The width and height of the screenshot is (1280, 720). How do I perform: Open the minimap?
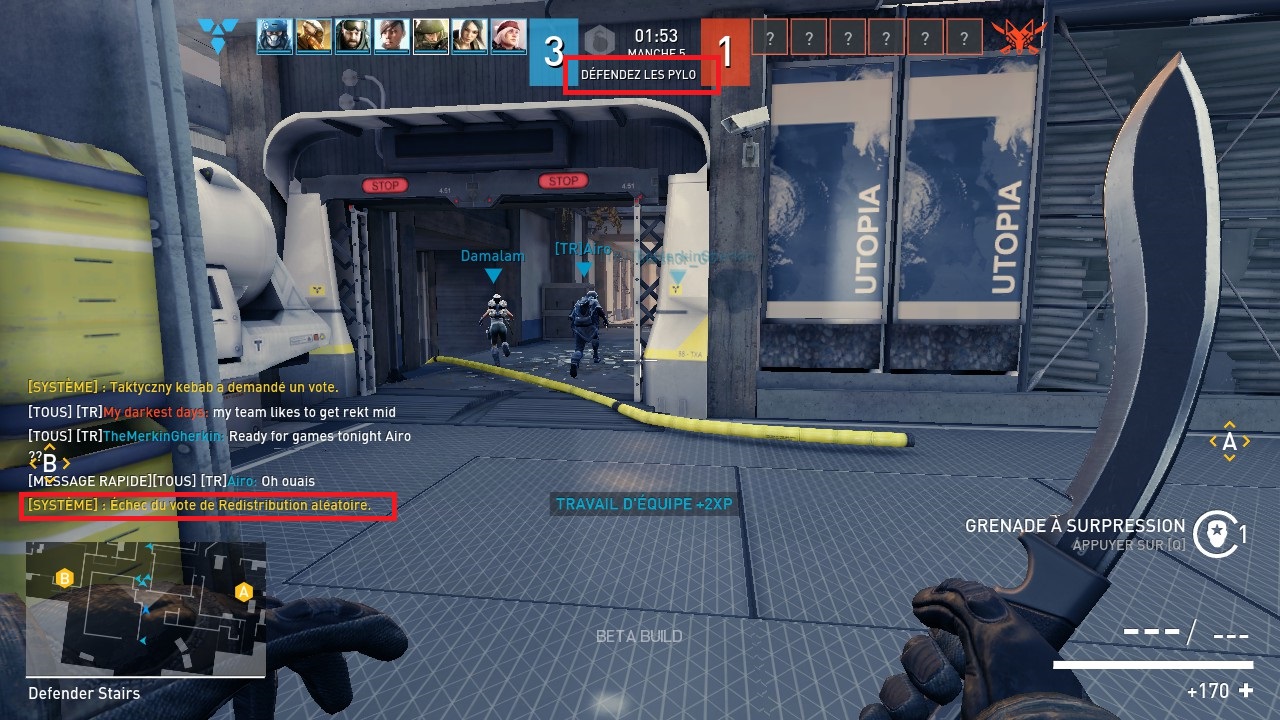pos(146,609)
